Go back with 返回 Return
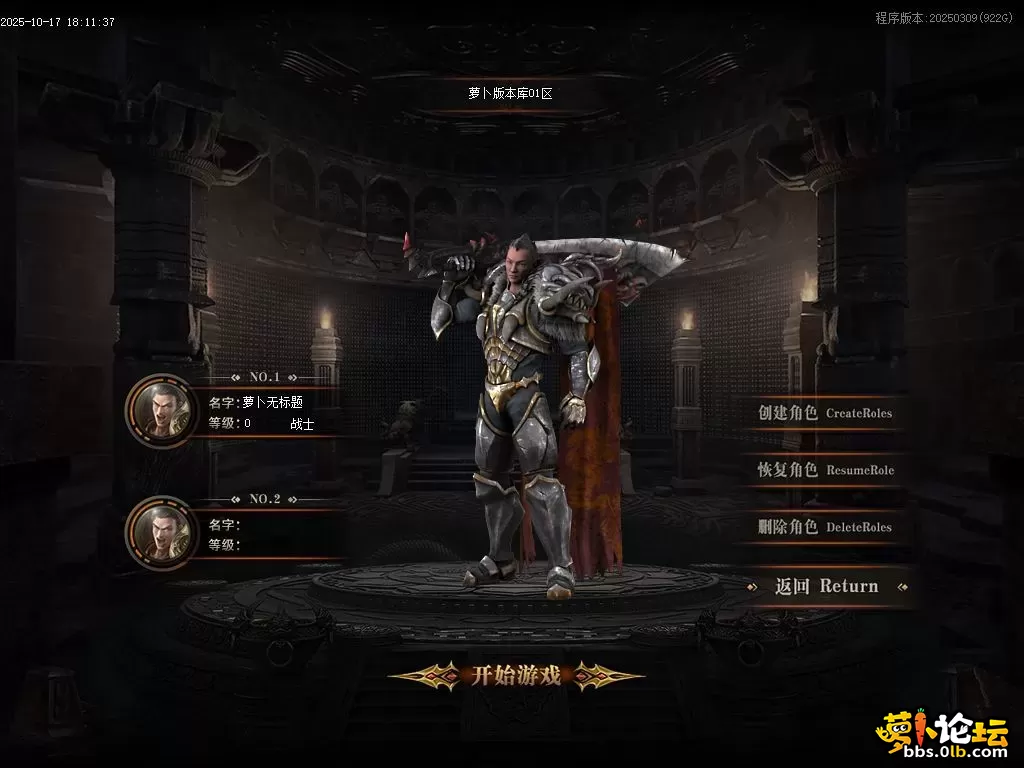The image size is (1024, 768). [826, 587]
